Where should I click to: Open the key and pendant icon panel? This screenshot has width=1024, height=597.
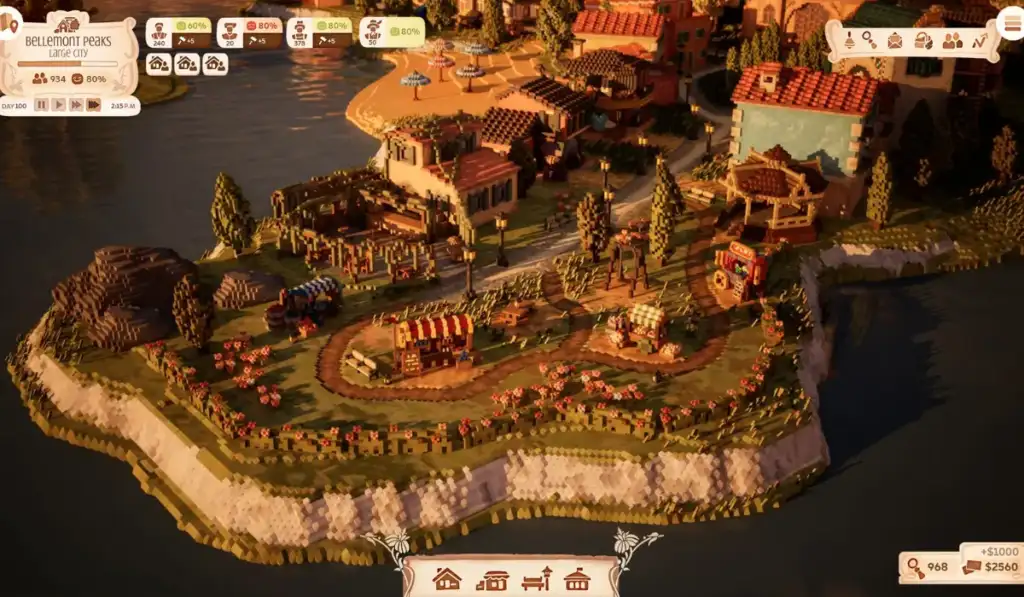(870, 40)
